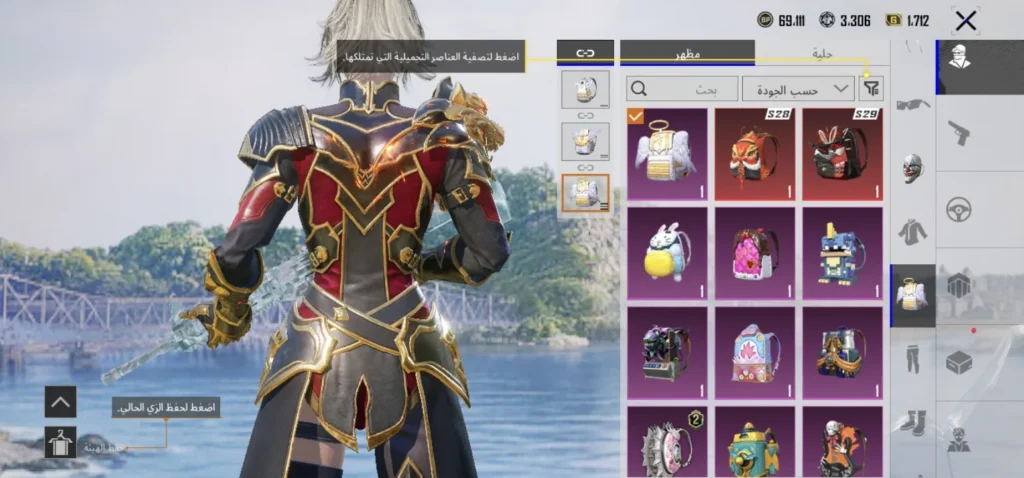Image resolution: width=1024 pixels, height=478 pixels.
Task: Toggle the chain link button above backpack slots
Action: [x=585, y=52]
